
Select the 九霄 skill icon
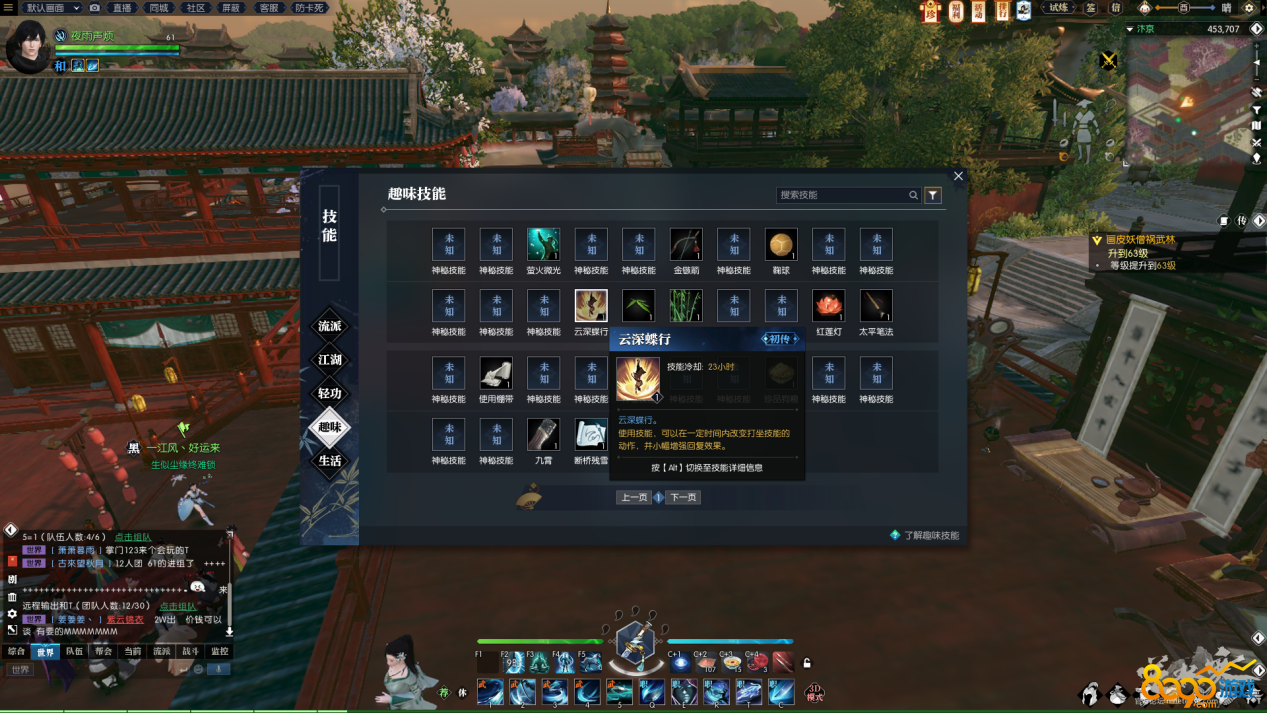point(543,434)
